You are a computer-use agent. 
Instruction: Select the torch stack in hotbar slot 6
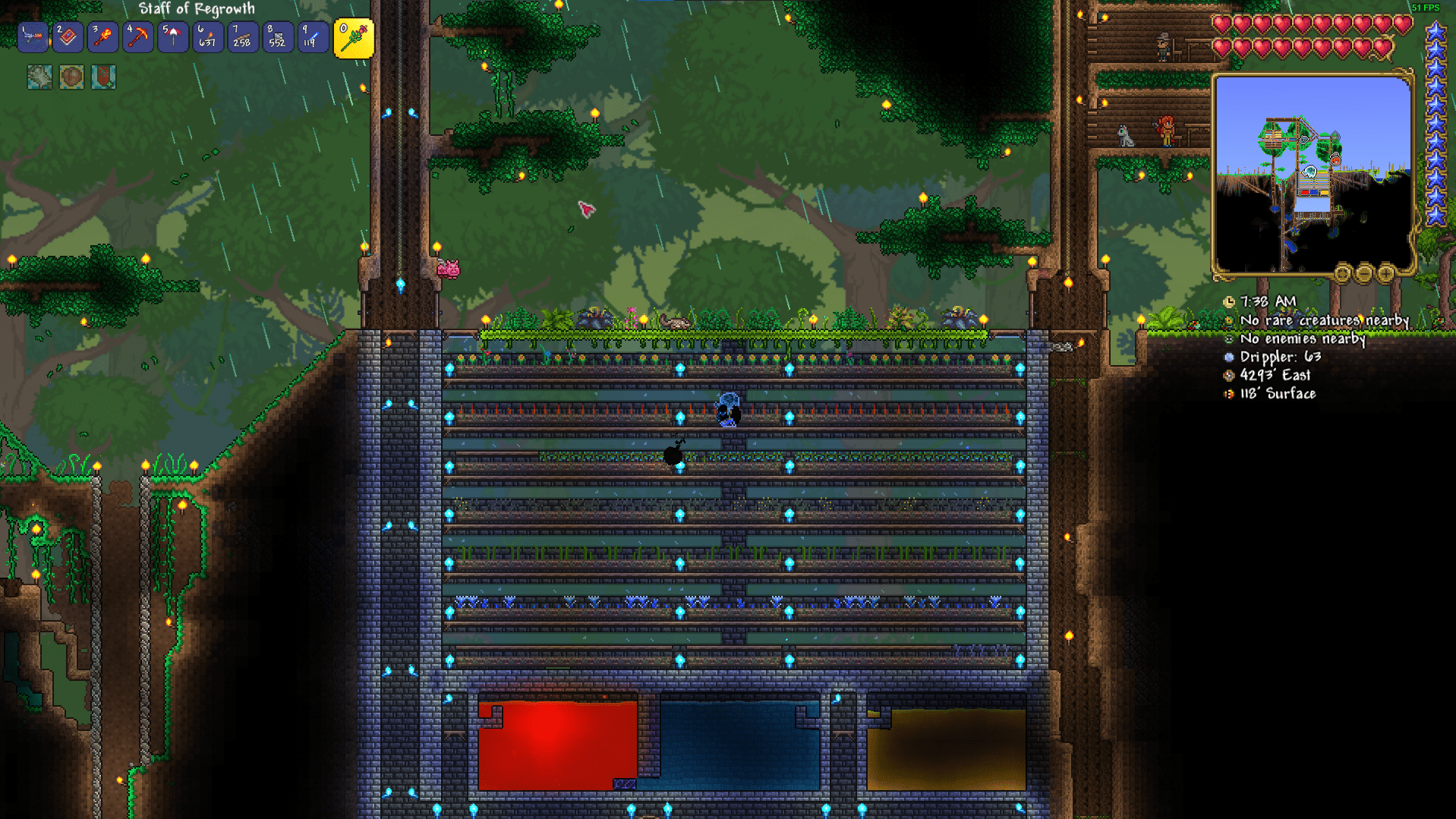point(208,36)
